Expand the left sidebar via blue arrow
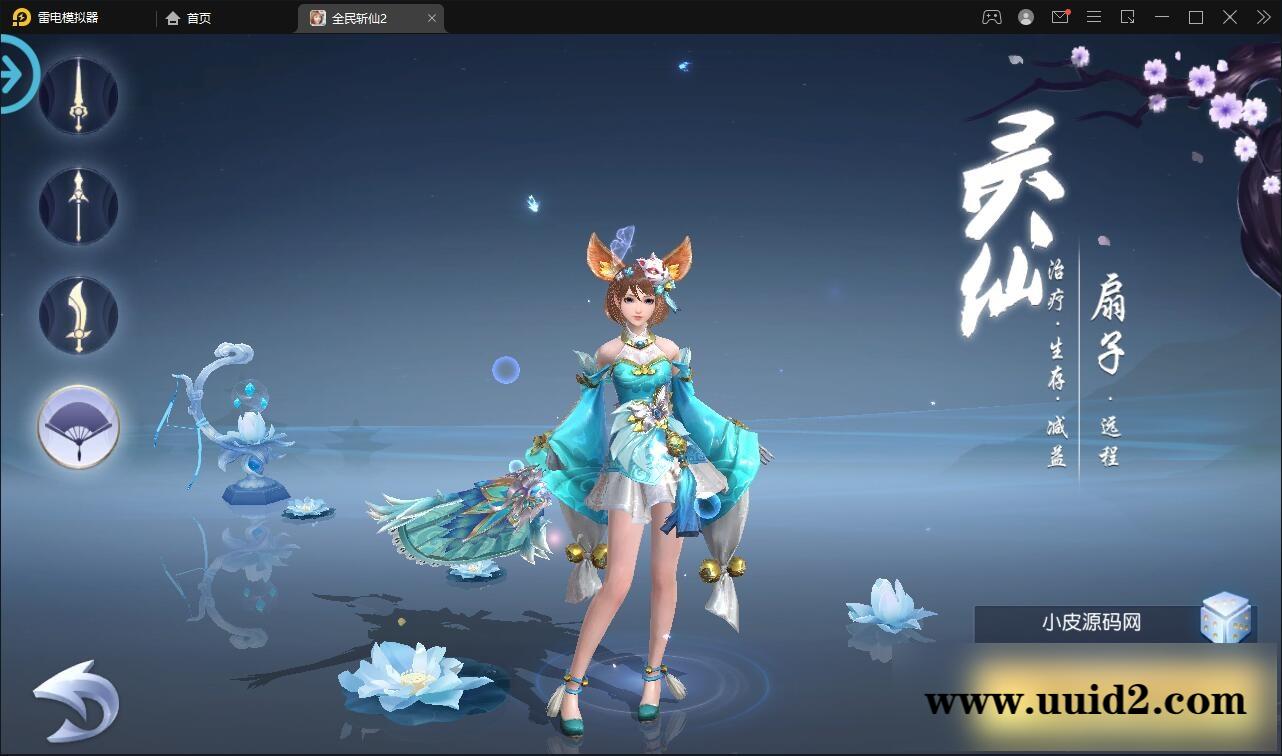The width and height of the screenshot is (1282, 756). click(12, 72)
